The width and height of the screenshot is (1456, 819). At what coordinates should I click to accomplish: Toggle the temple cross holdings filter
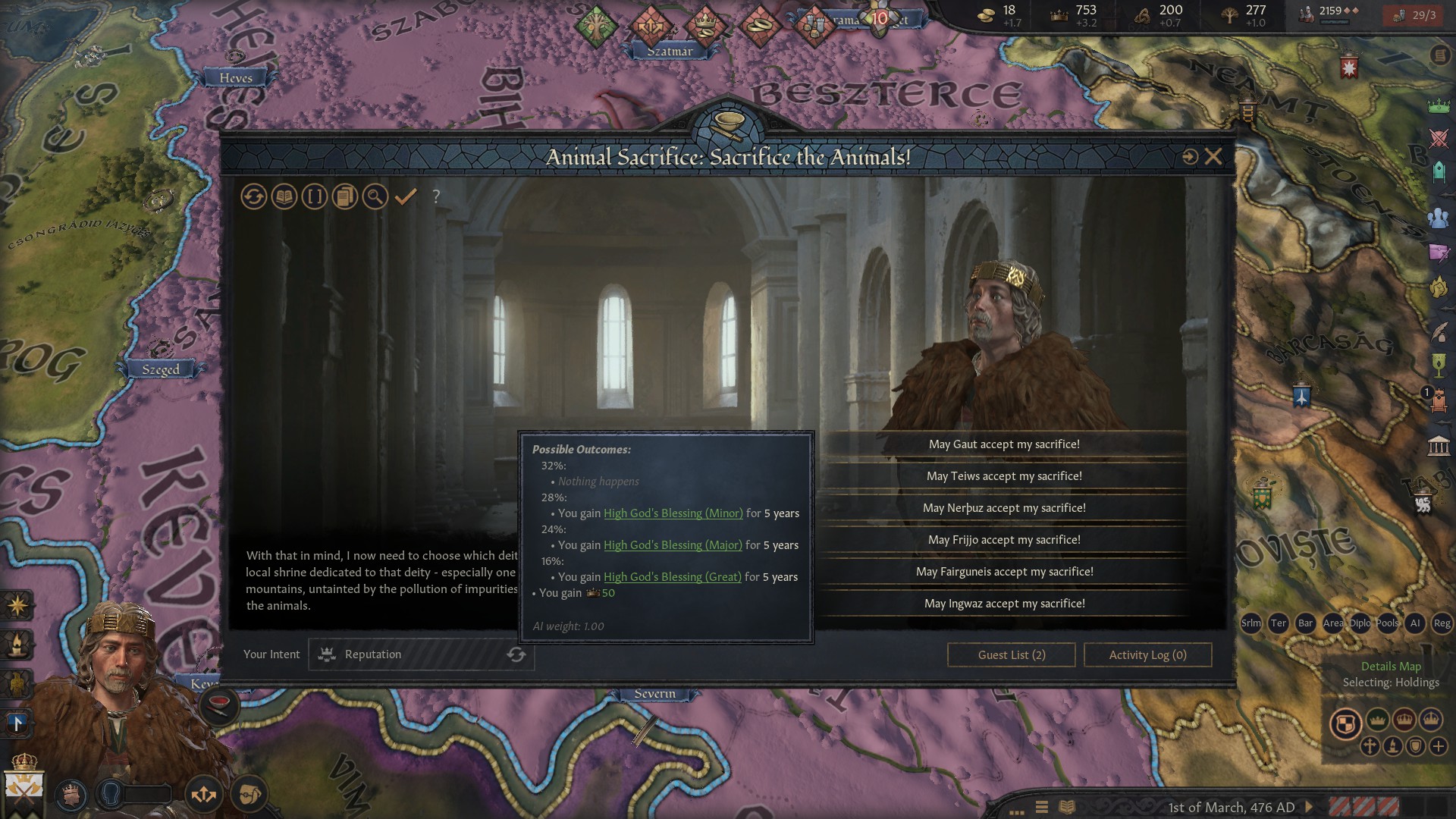click(x=1370, y=747)
